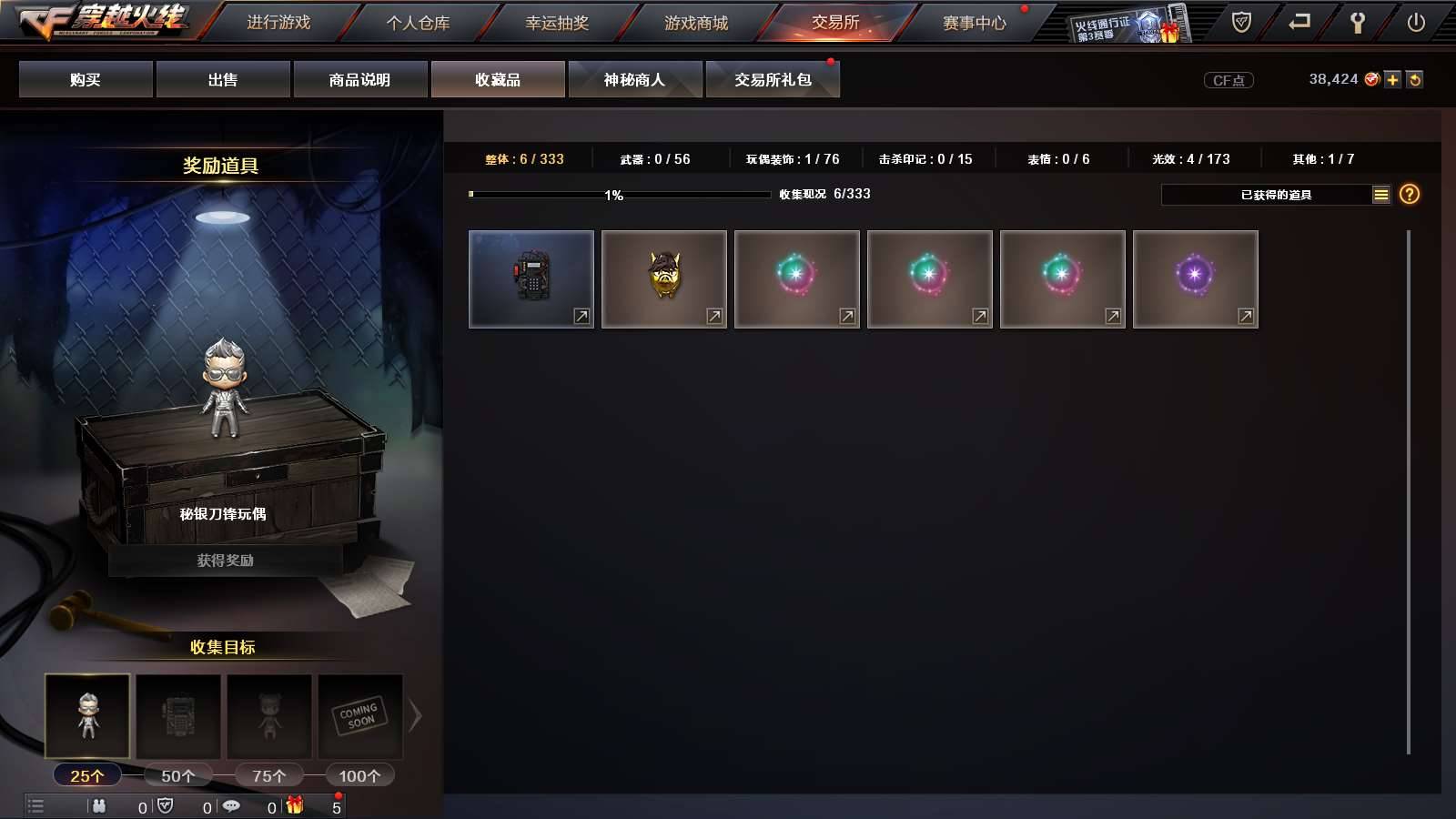Viewport: 1456px width, 819px height.
Task: Open the 游戏商城 menu item
Action: [697, 23]
